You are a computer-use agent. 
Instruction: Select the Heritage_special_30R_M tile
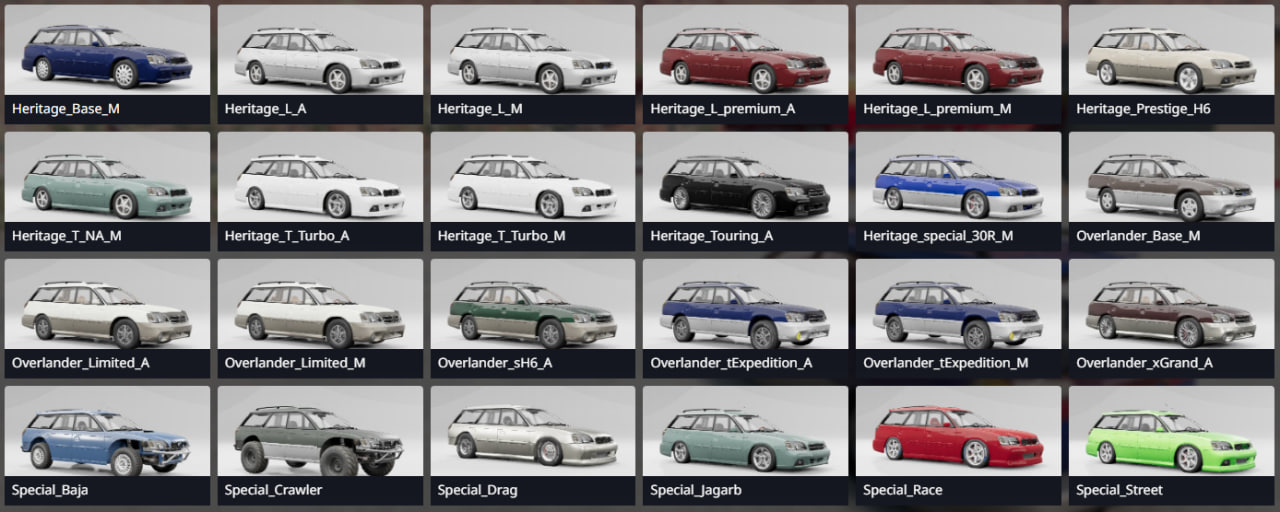click(x=959, y=187)
